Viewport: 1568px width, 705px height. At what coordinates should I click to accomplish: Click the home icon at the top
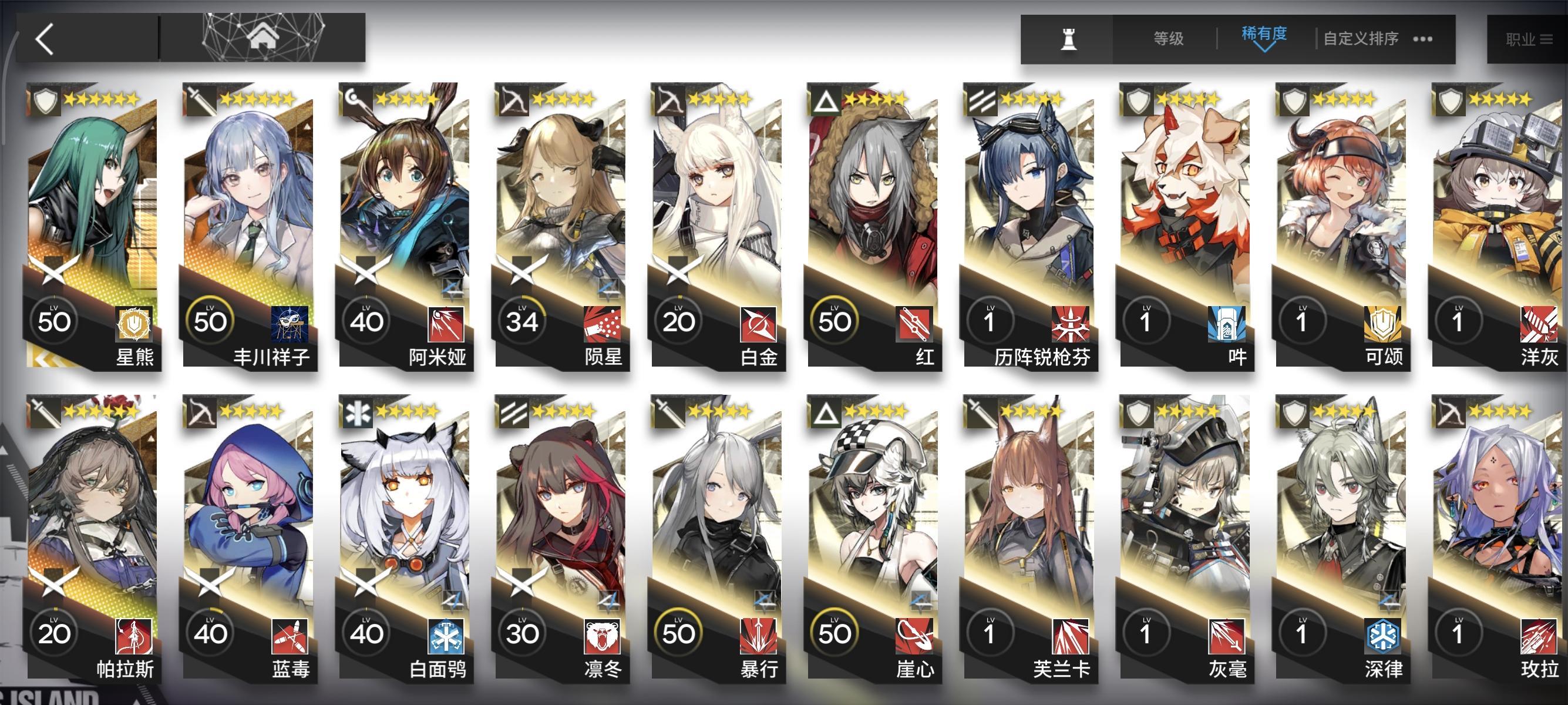pyautogui.click(x=265, y=36)
